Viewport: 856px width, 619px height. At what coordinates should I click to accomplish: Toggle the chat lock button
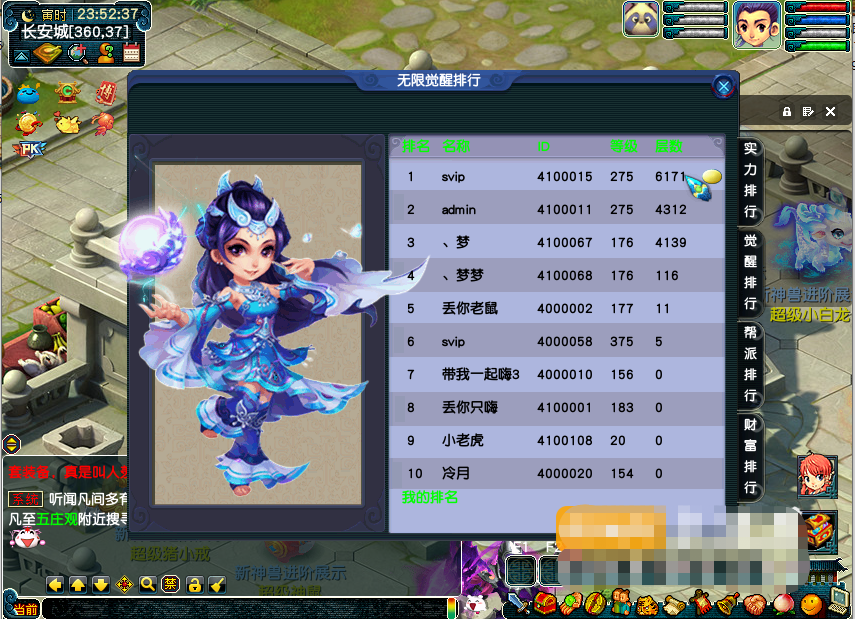coord(194,584)
